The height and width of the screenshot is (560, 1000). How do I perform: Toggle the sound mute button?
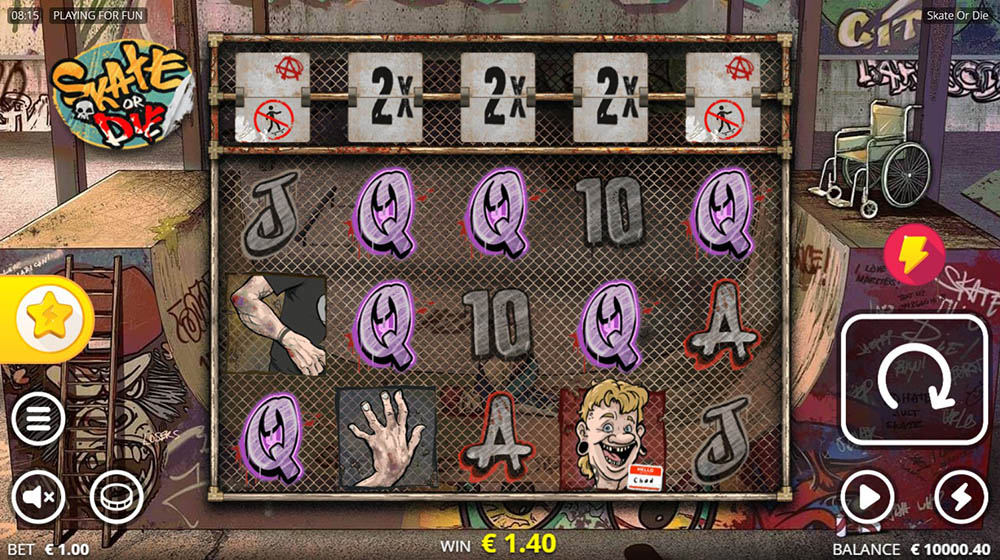38,496
